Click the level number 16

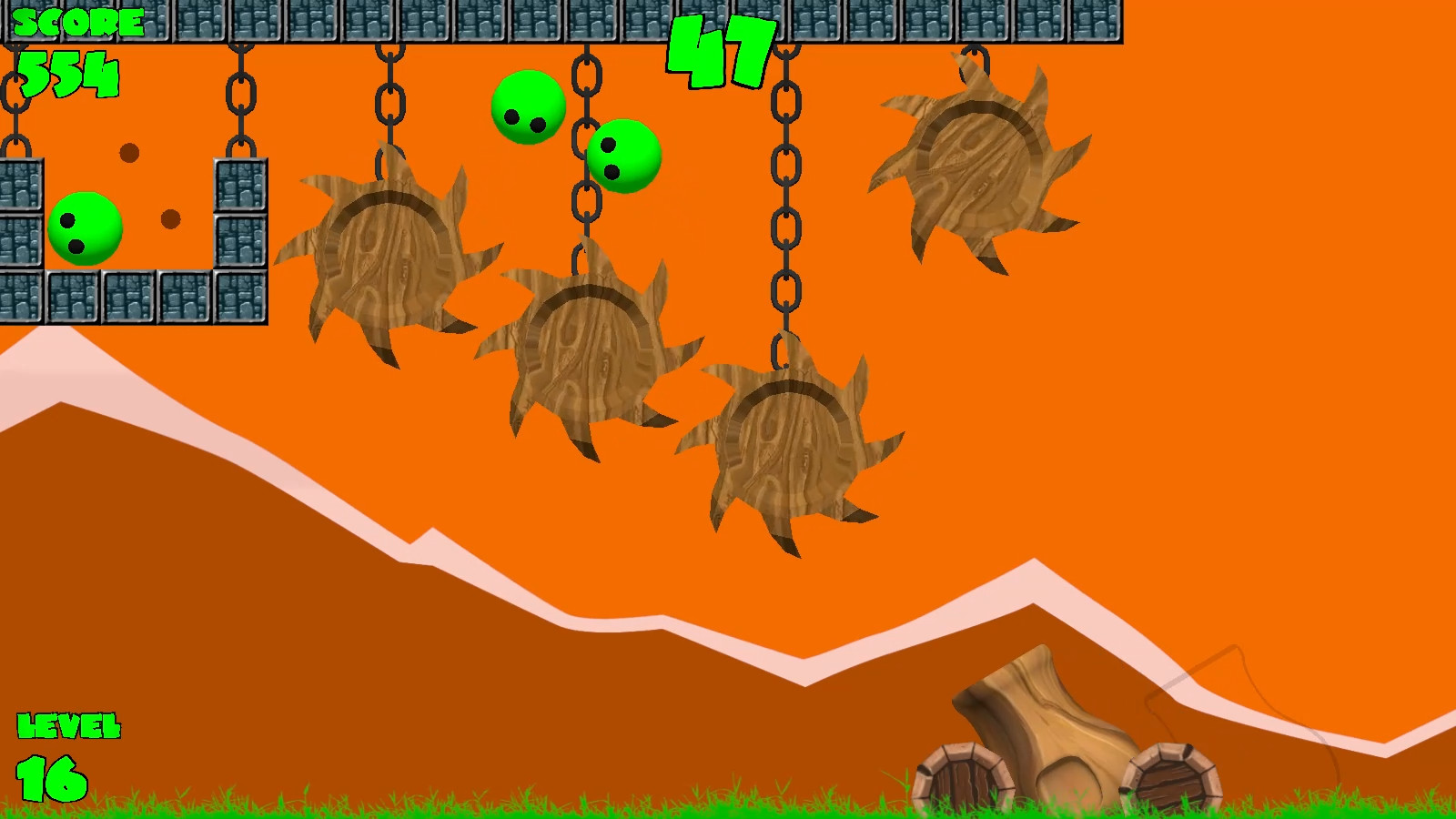(50, 778)
